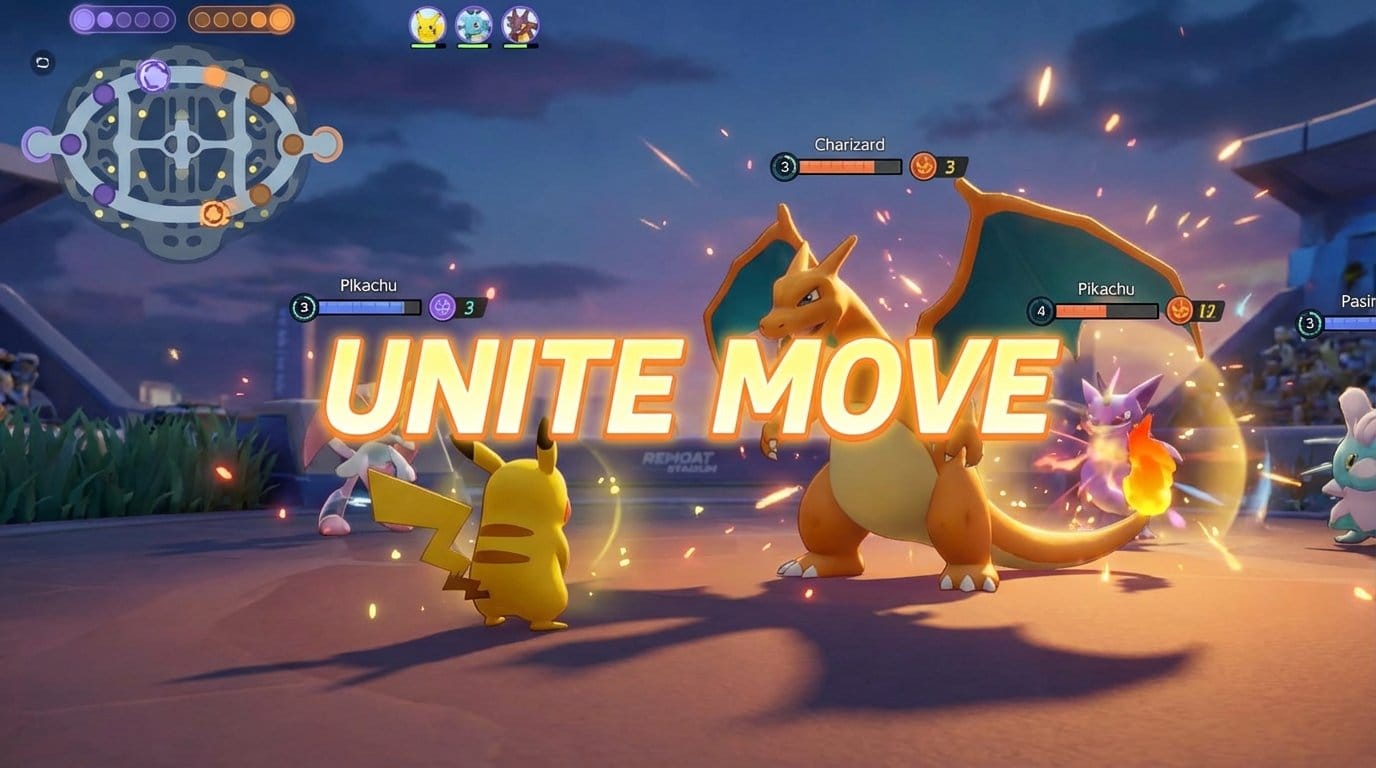
Task: Click the glowing Unite objective icon on the minimap
Action: [x=153, y=76]
